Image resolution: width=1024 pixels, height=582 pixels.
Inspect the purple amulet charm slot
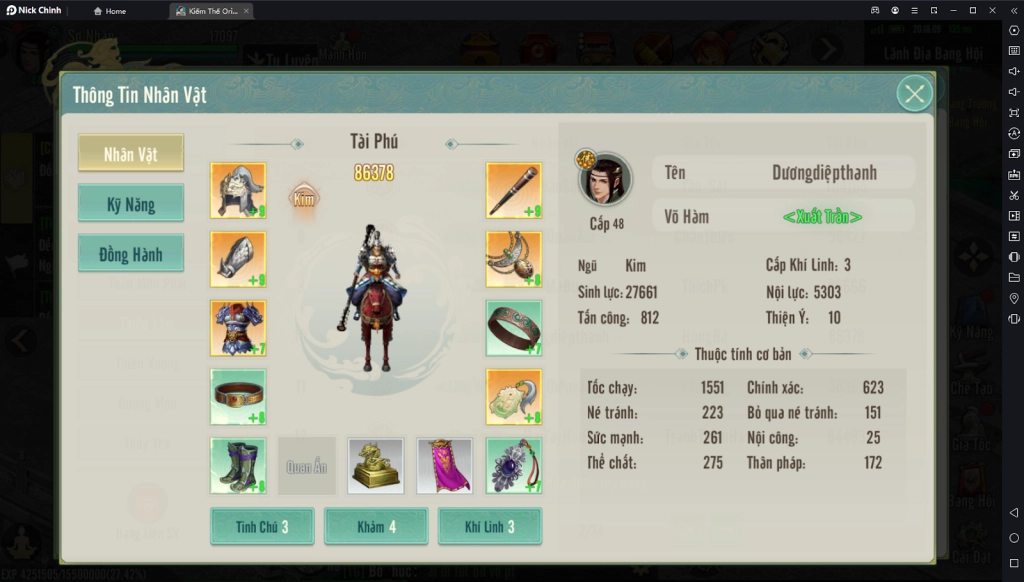(x=514, y=466)
